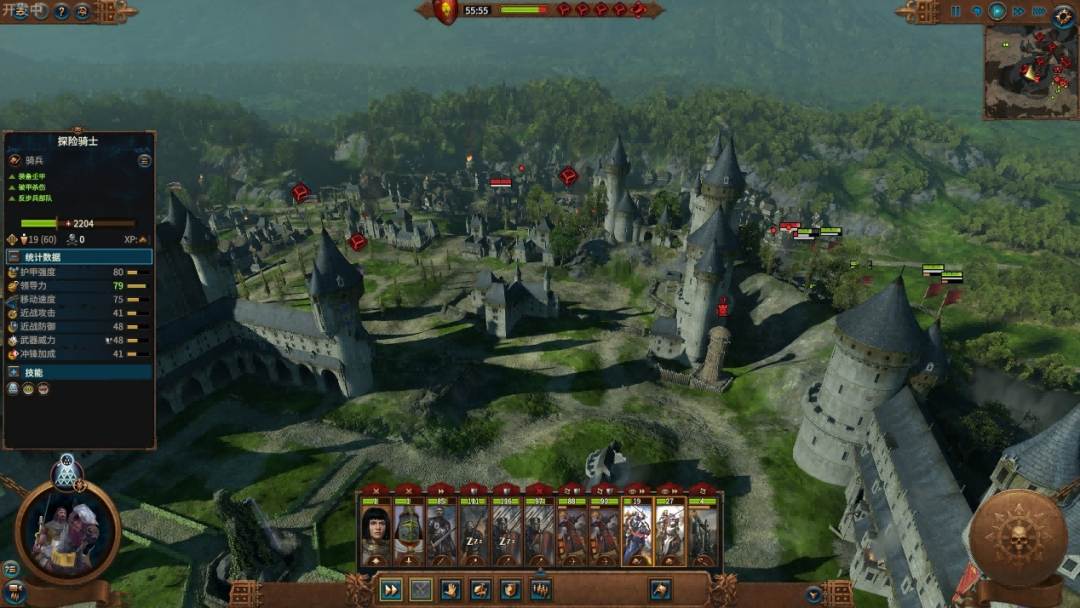This screenshot has height=608, width=1080.
Task: Open the question mark help button
Action: tap(60, 12)
